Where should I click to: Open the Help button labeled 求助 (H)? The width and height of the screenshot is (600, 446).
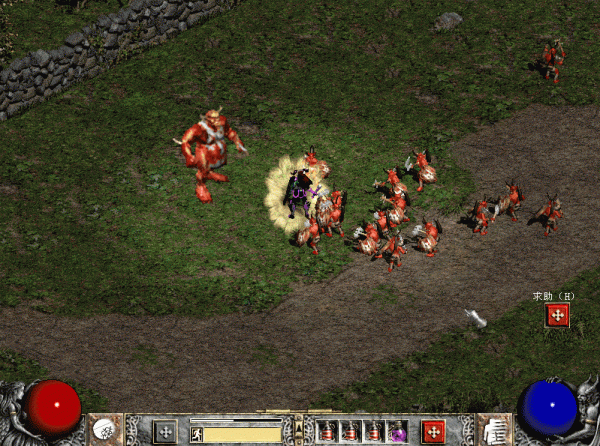click(x=558, y=315)
